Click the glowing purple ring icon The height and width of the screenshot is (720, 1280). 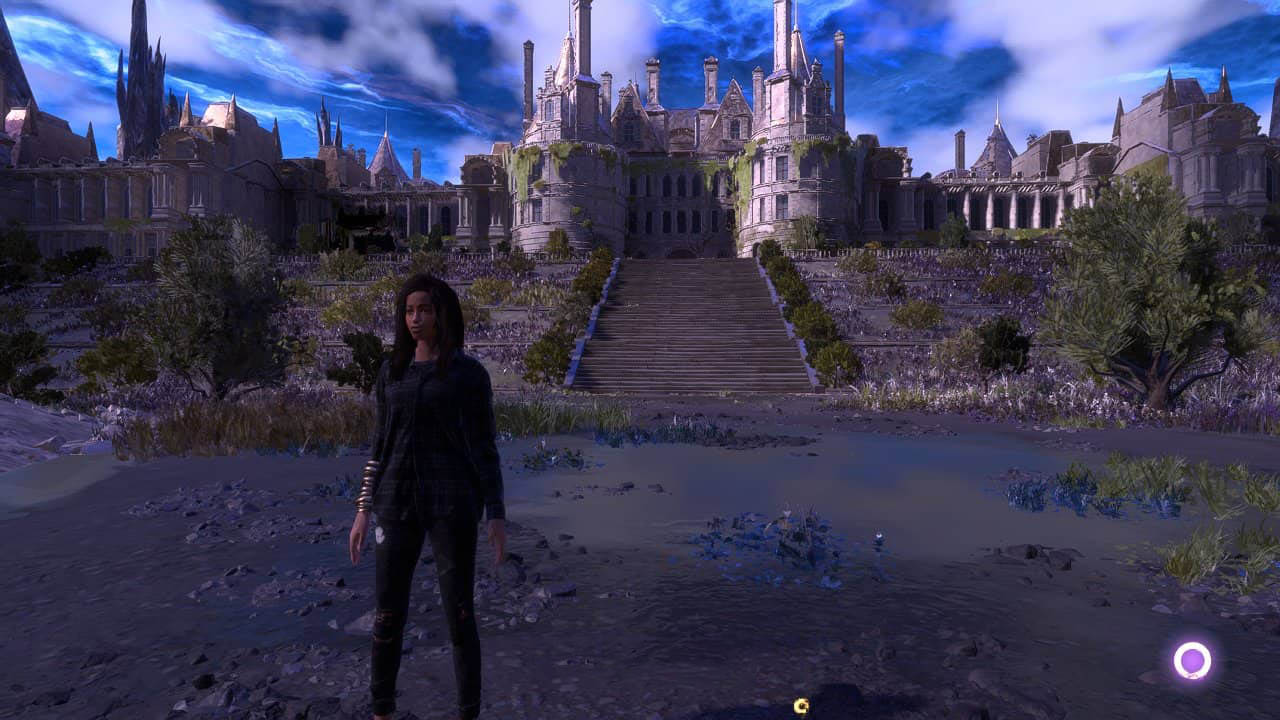pyautogui.click(x=1192, y=661)
